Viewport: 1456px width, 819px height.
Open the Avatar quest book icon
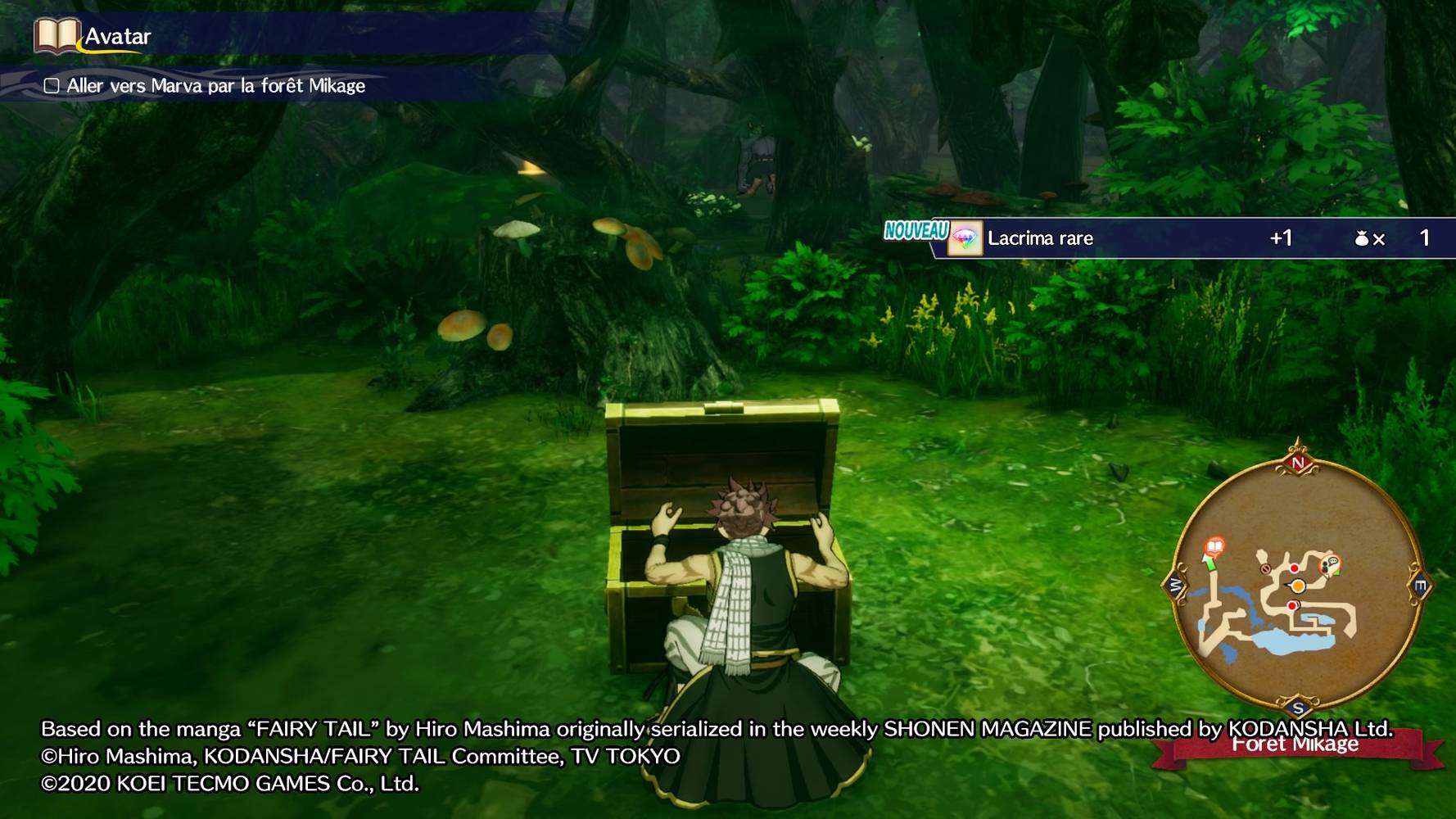coord(56,36)
